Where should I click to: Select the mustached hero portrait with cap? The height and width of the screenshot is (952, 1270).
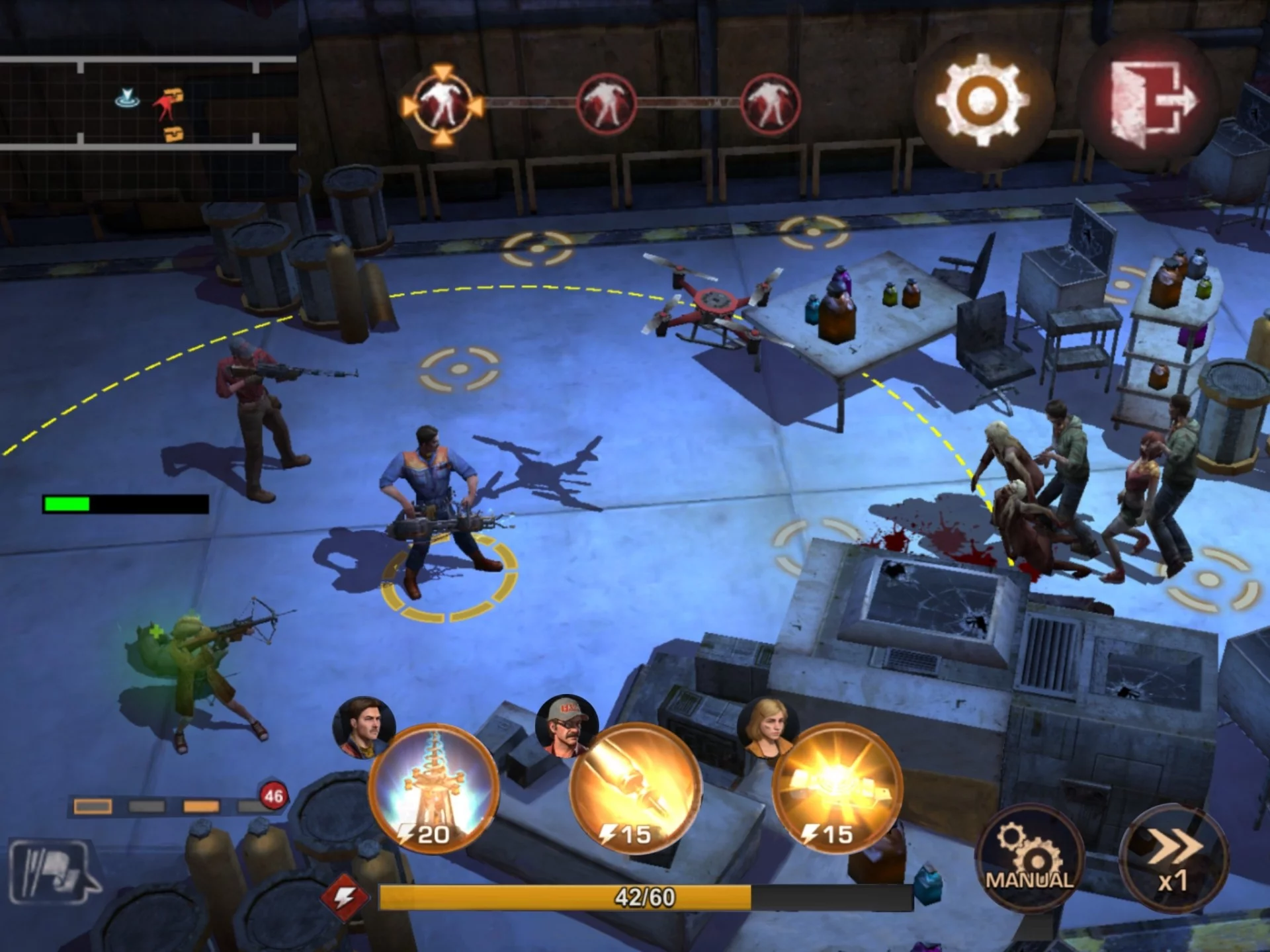pyautogui.click(x=567, y=725)
